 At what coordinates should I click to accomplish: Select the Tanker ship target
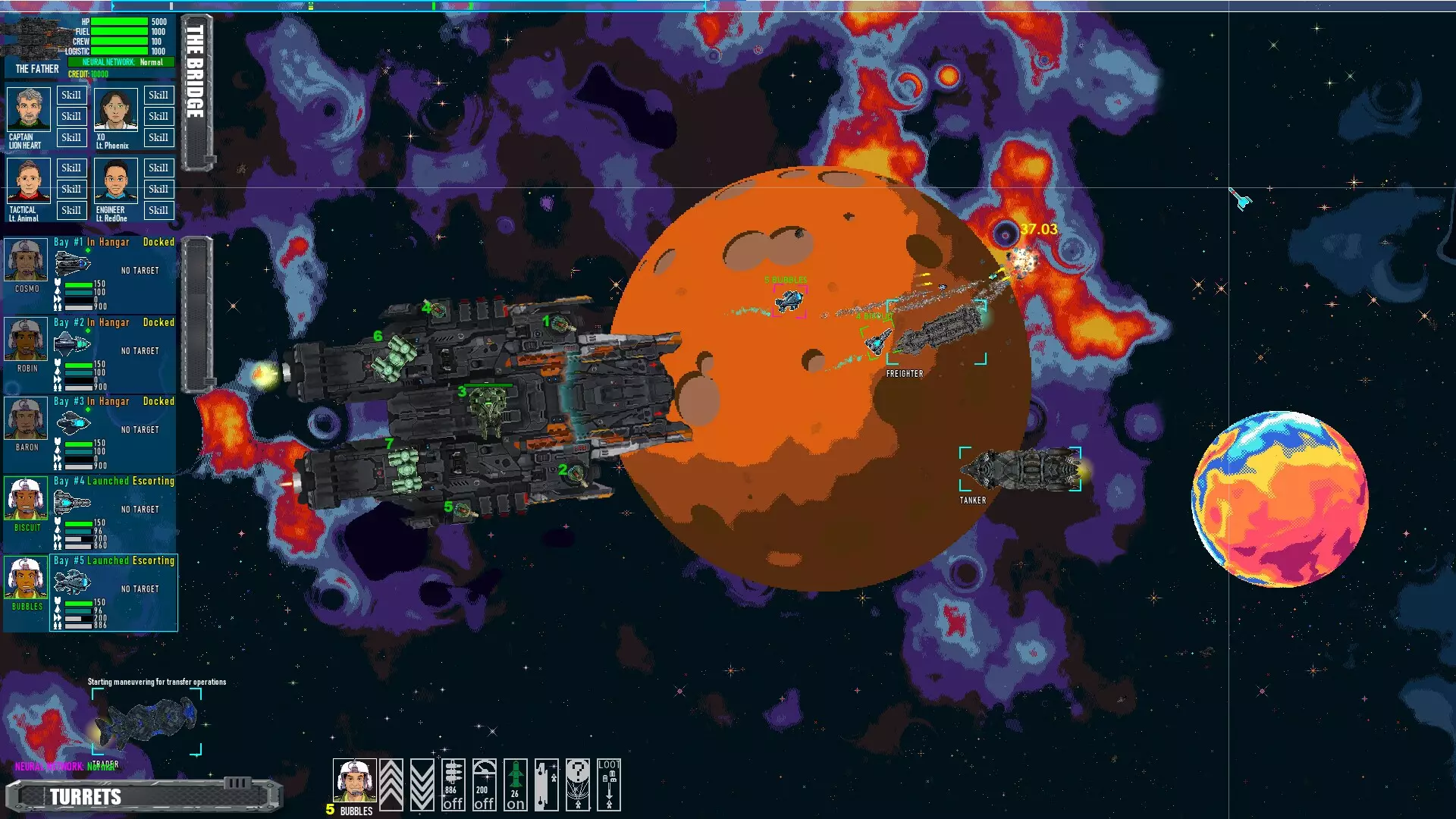pyautogui.click(x=1021, y=469)
